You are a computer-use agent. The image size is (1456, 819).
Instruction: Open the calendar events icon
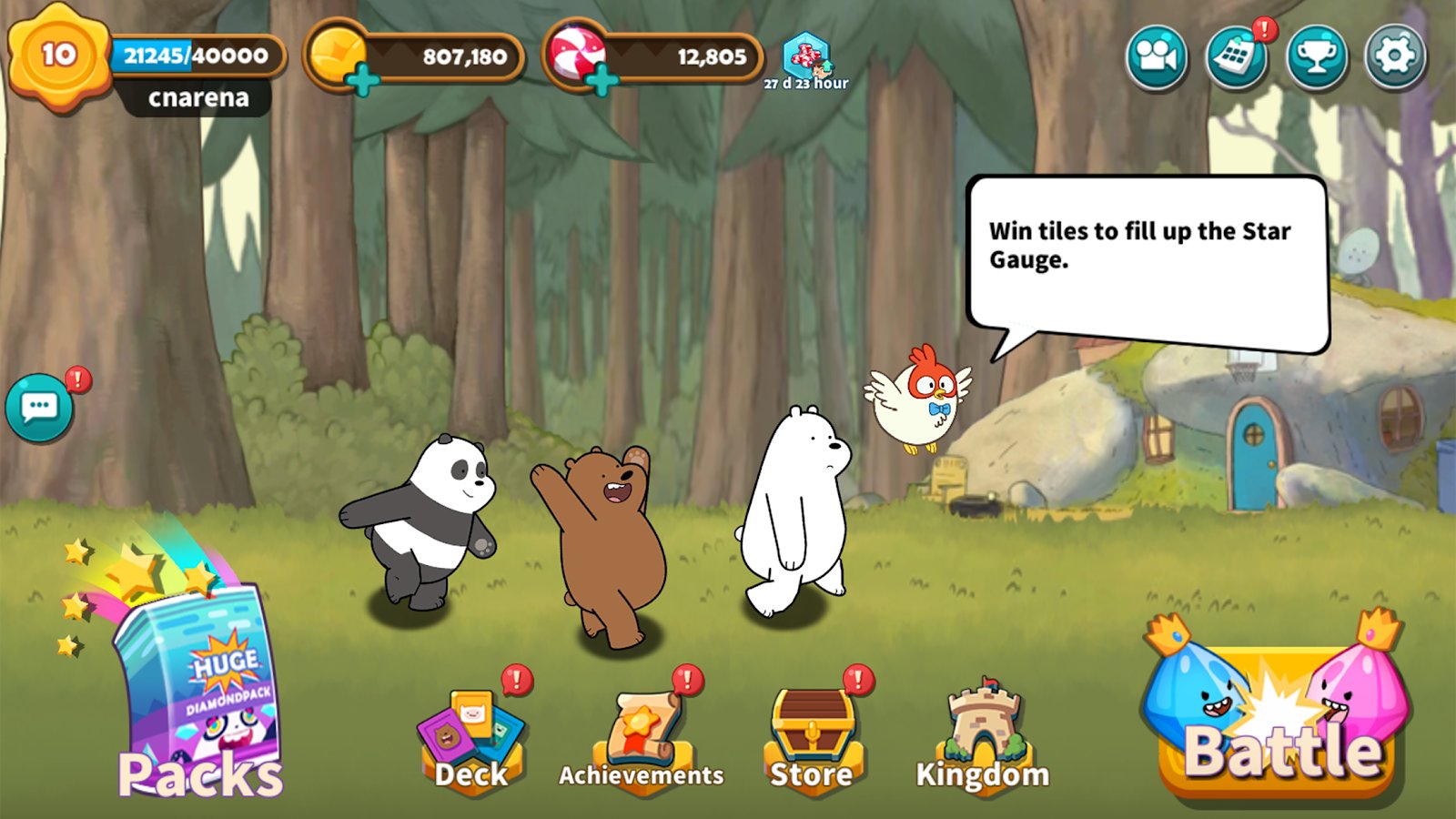click(1236, 56)
